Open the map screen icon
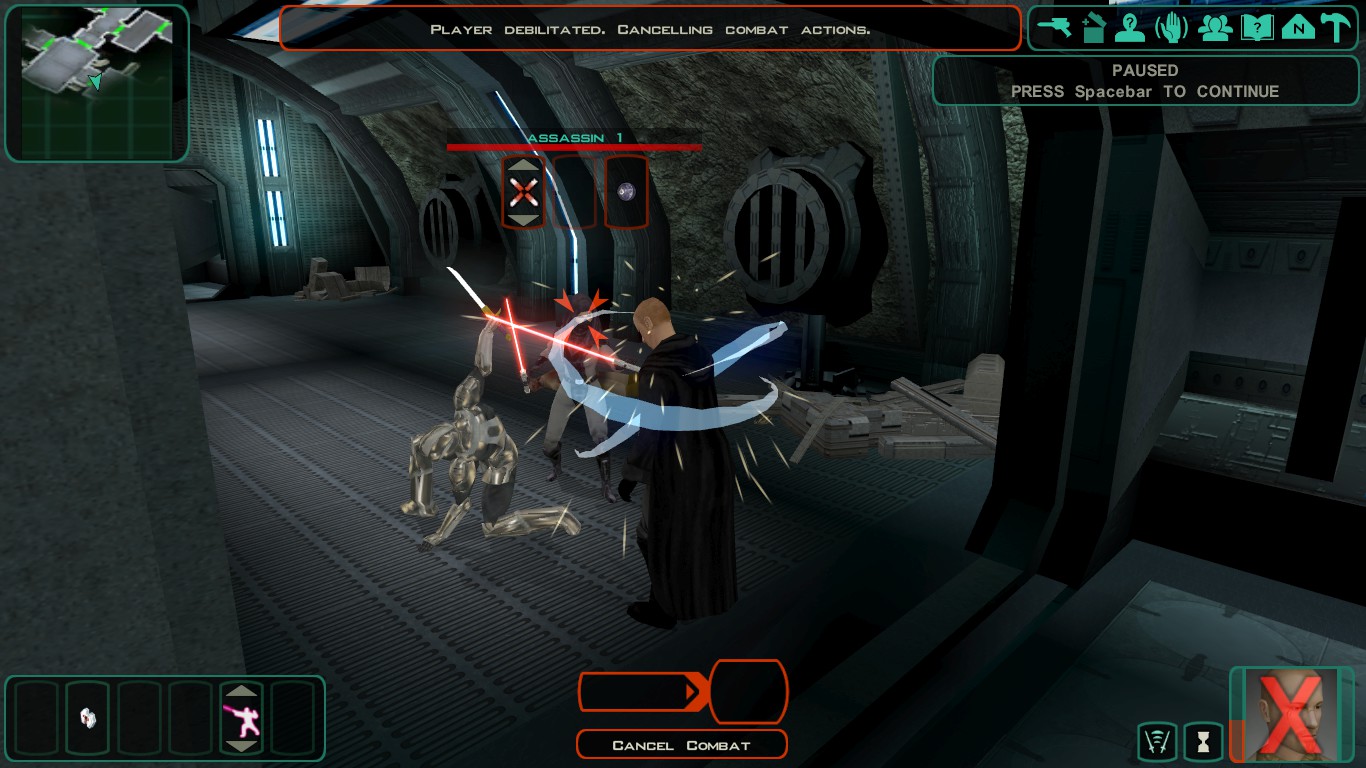Screen dimensions: 1366x768 [x=1298, y=28]
